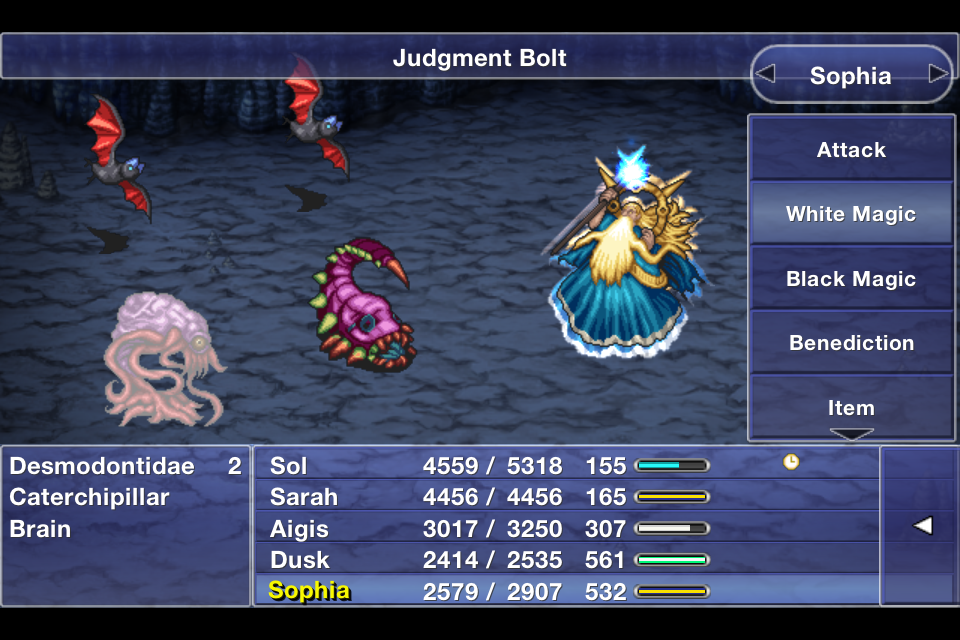The image size is (960, 640).
Task: Switch to previous character with left arrow
Action: pyautogui.click(x=766, y=74)
